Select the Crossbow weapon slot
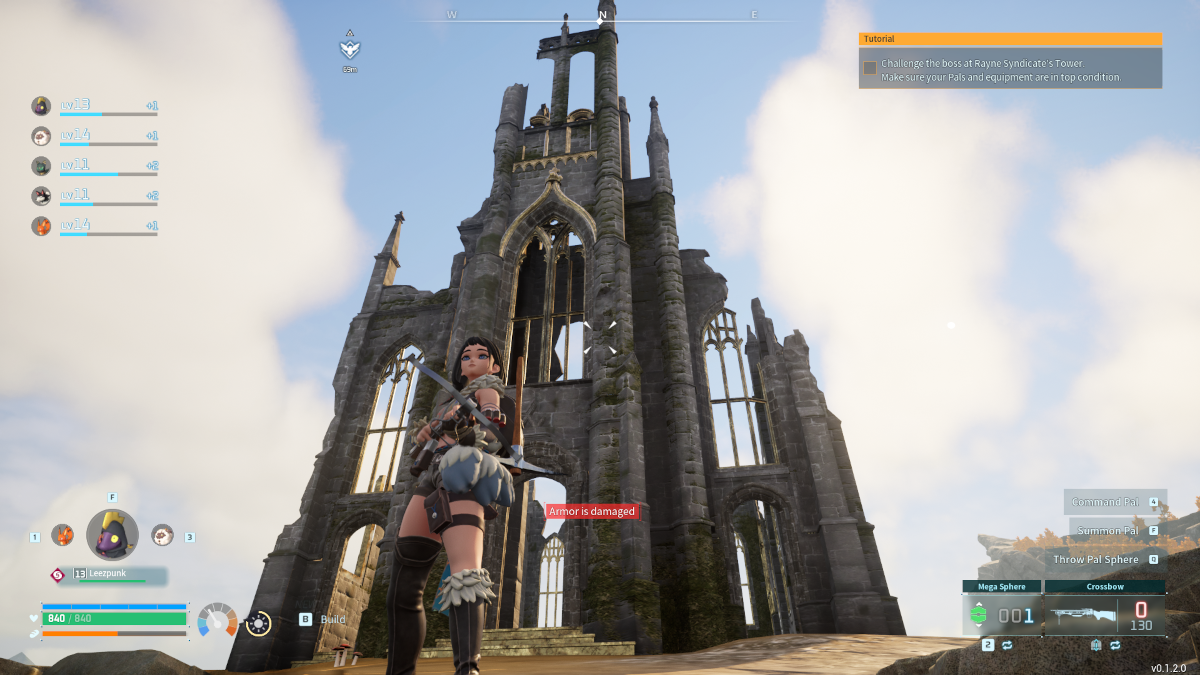The width and height of the screenshot is (1200, 675). coord(1104,614)
